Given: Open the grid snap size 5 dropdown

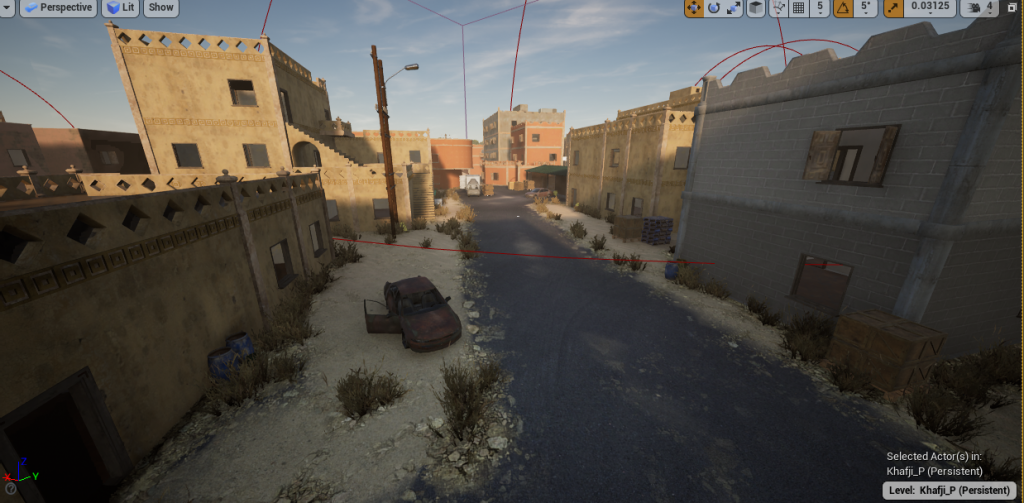Looking at the screenshot, I should [x=819, y=8].
